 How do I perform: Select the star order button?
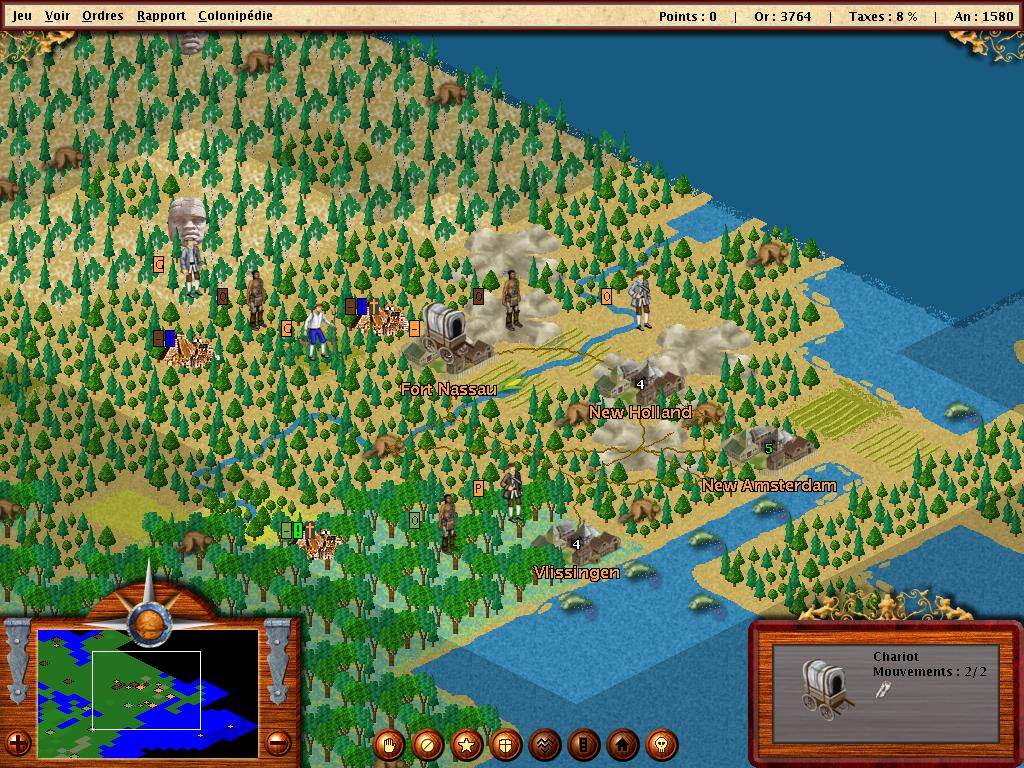coord(467,744)
